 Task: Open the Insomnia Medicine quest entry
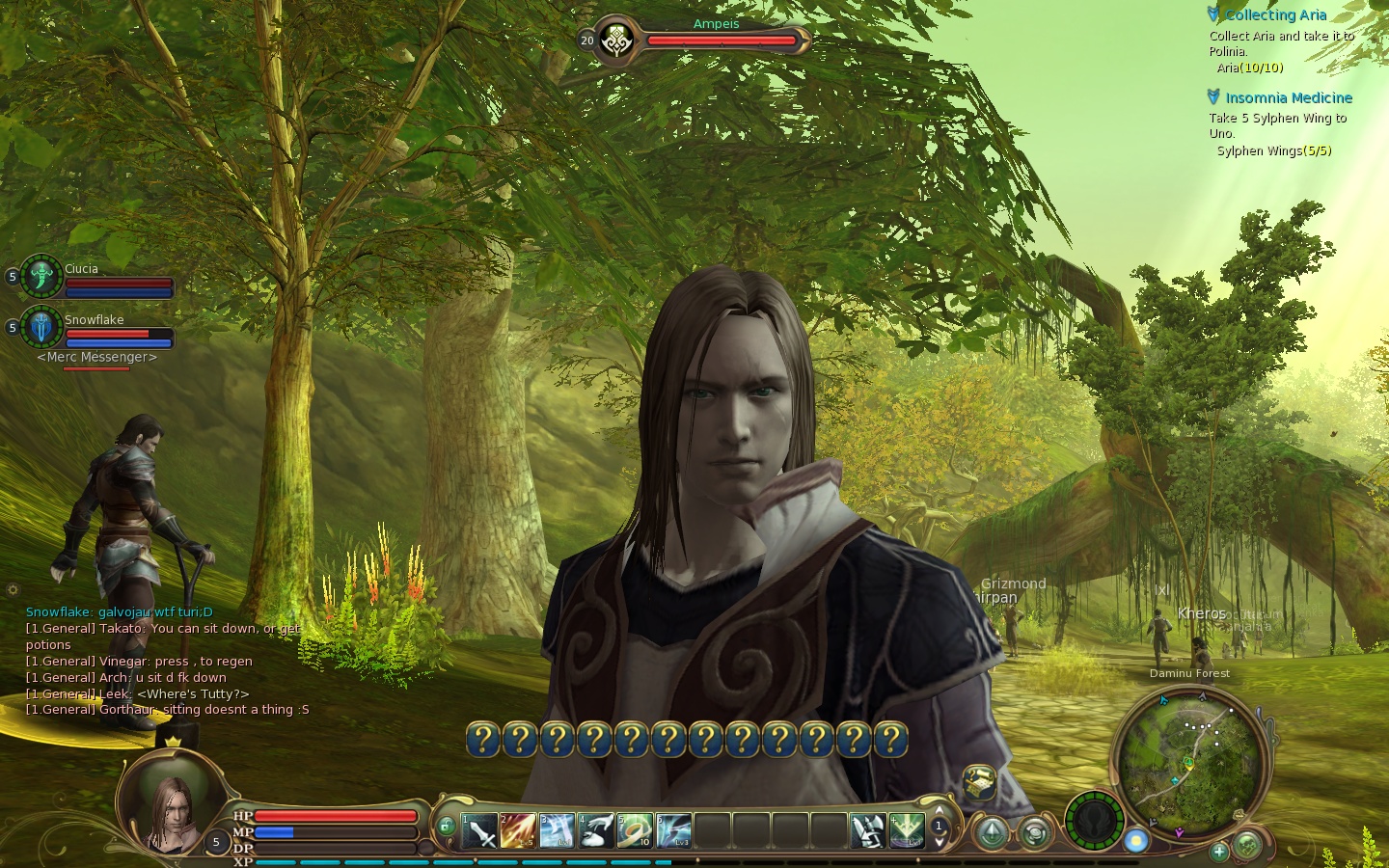[x=1288, y=97]
